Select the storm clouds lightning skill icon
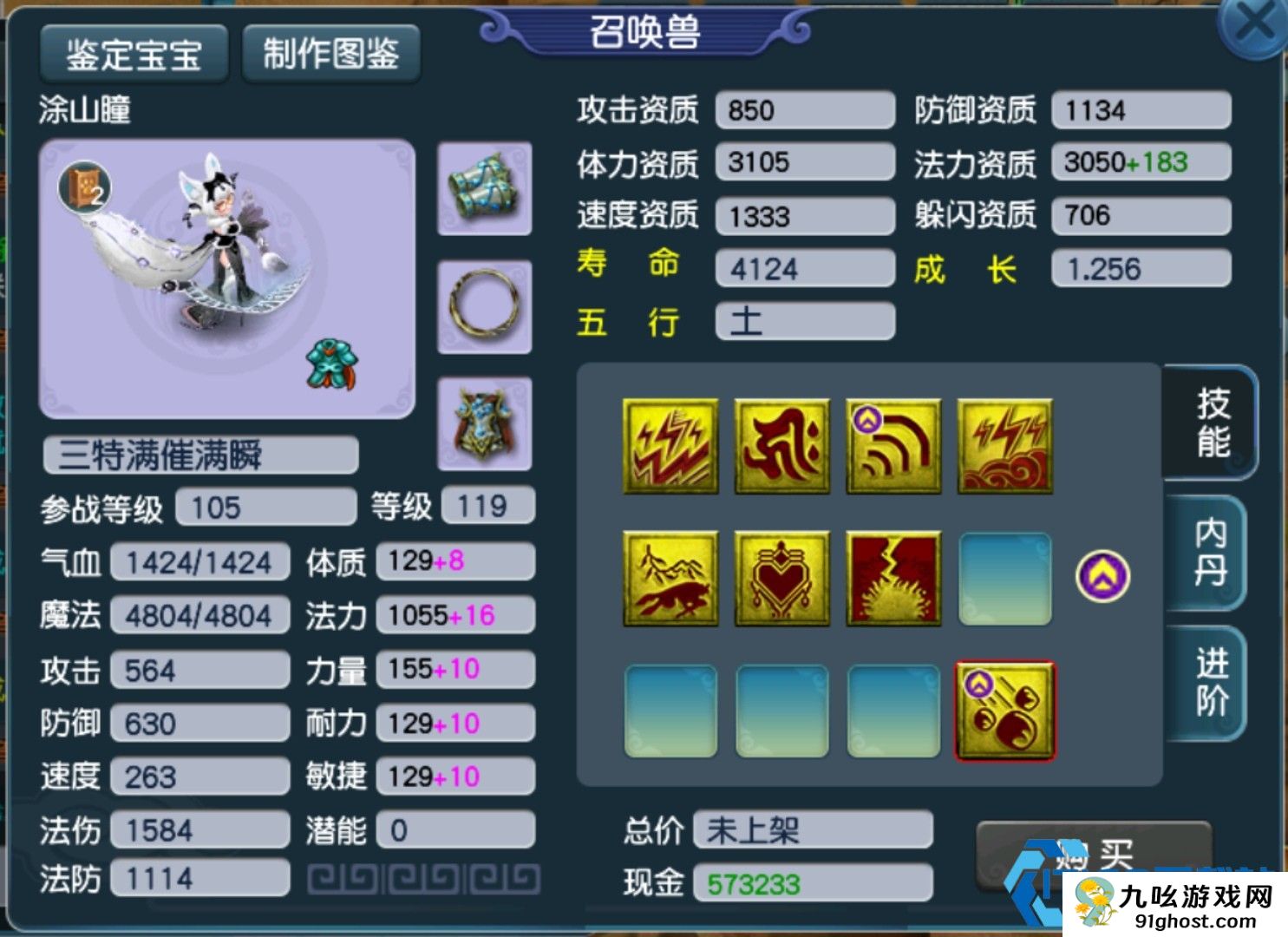The image size is (1288, 937). (1004, 446)
